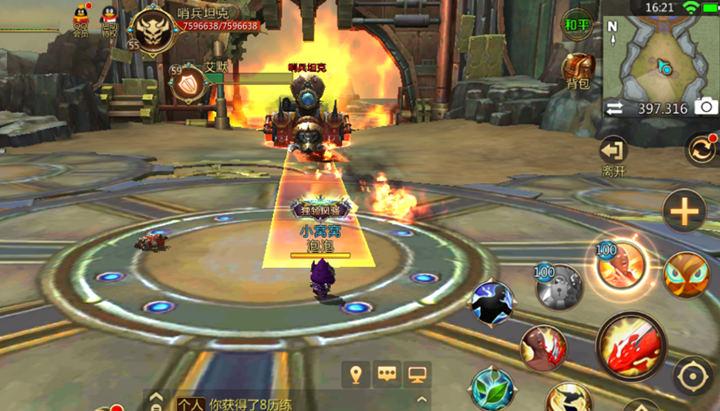
Task: Click the 个人 chat channel tab
Action: pyautogui.click(x=190, y=404)
